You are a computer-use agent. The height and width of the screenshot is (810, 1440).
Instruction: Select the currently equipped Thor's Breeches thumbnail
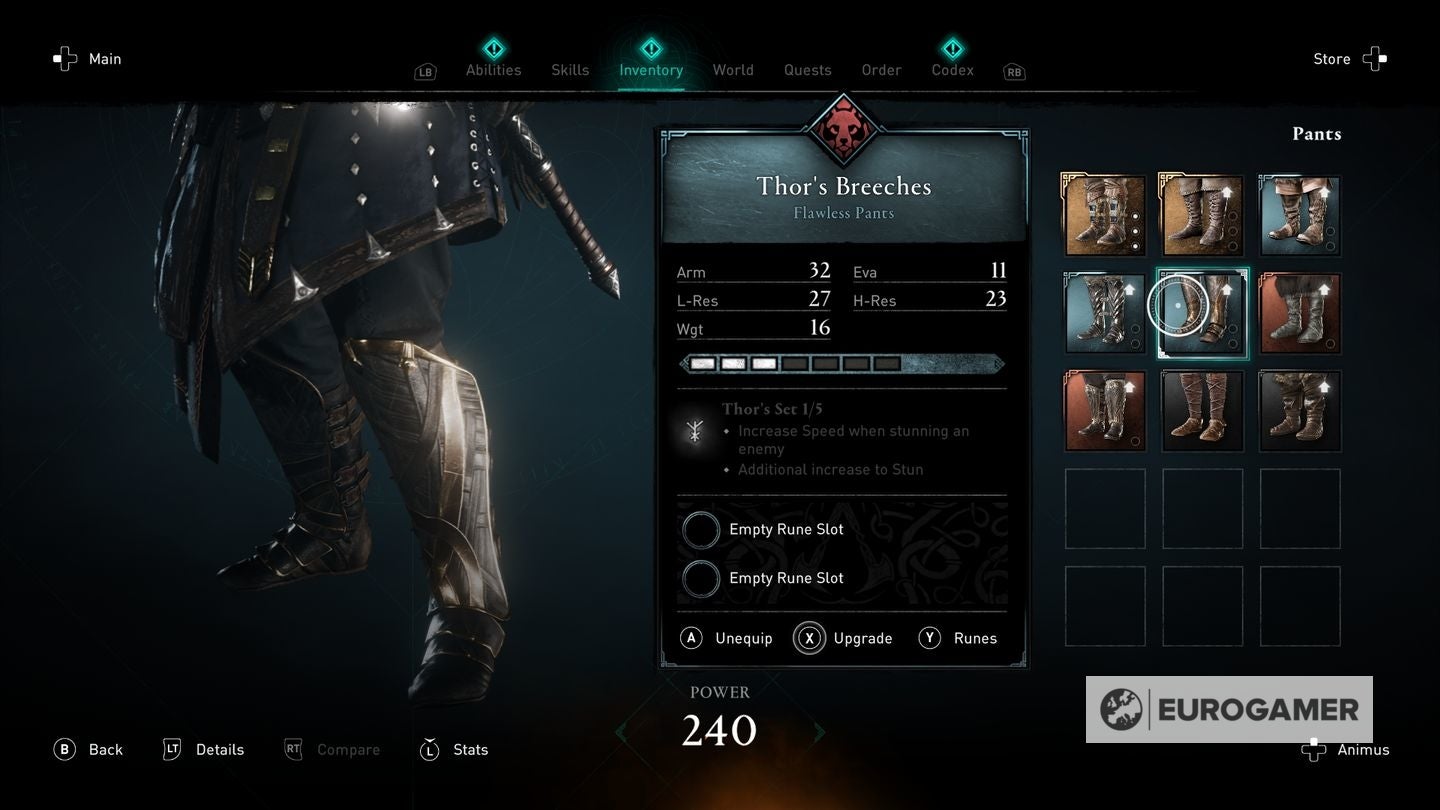(x=1201, y=312)
